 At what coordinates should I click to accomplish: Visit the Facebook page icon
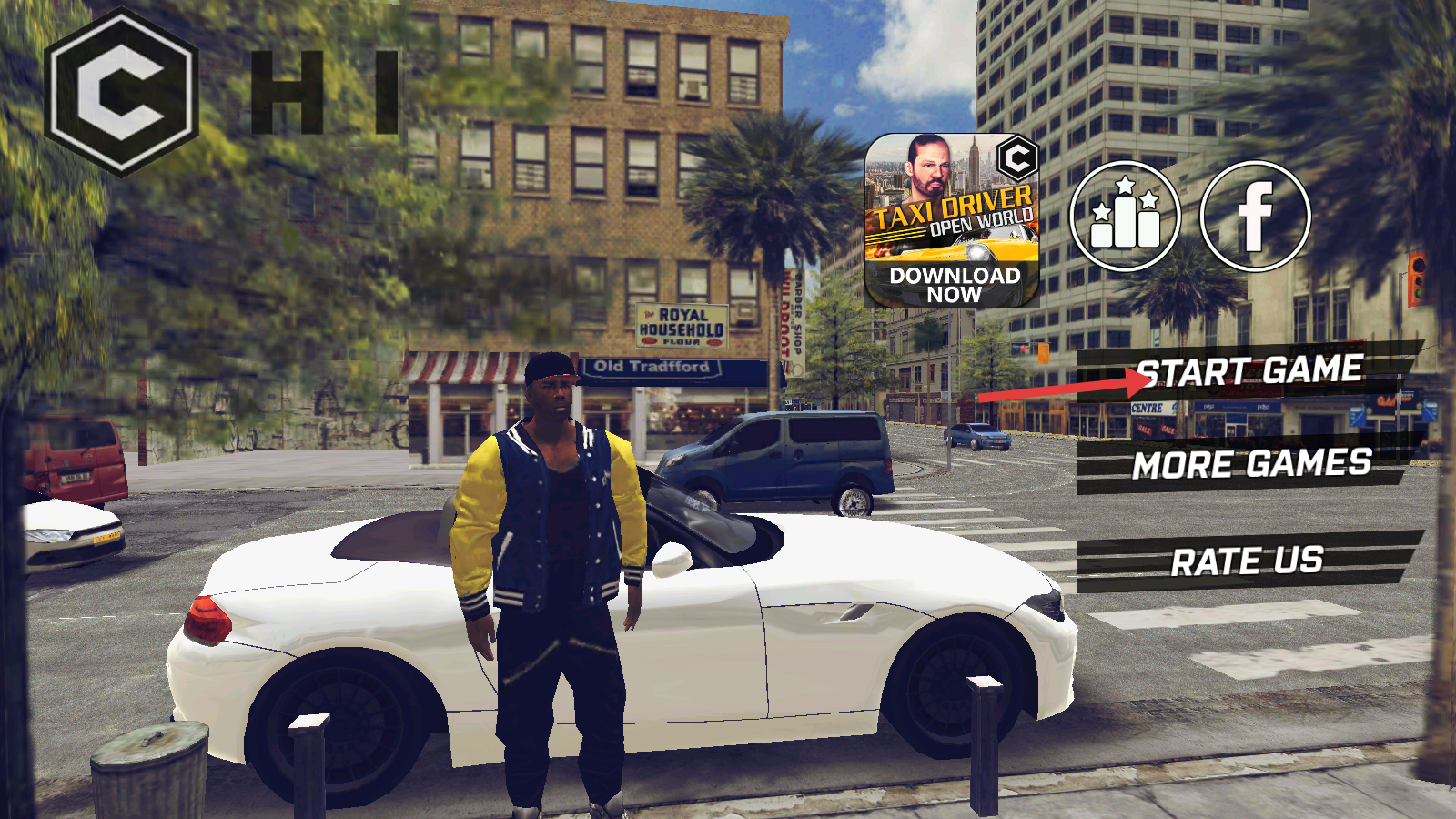[1255, 217]
